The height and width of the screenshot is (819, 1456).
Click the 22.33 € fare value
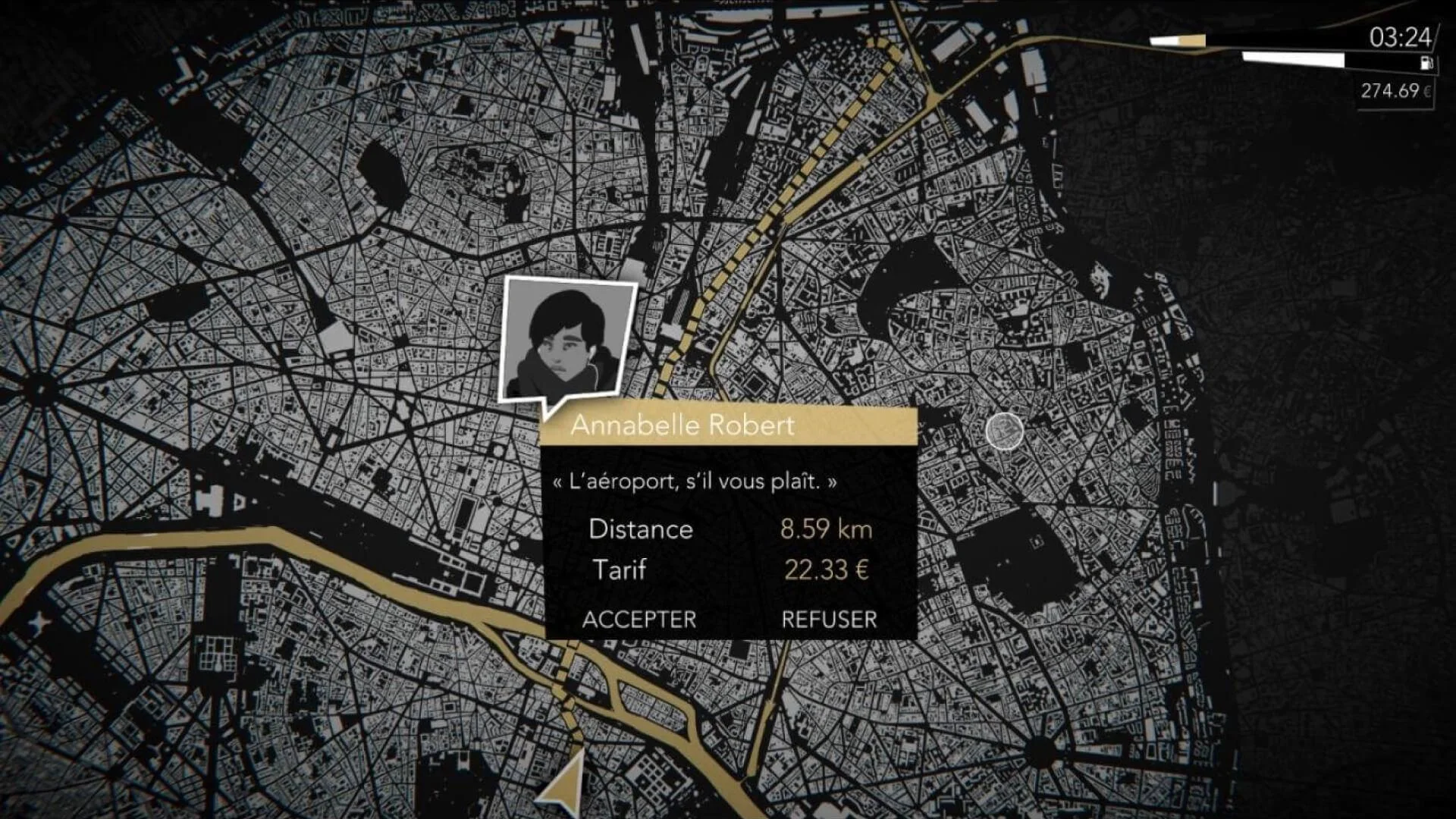tap(827, 570)
